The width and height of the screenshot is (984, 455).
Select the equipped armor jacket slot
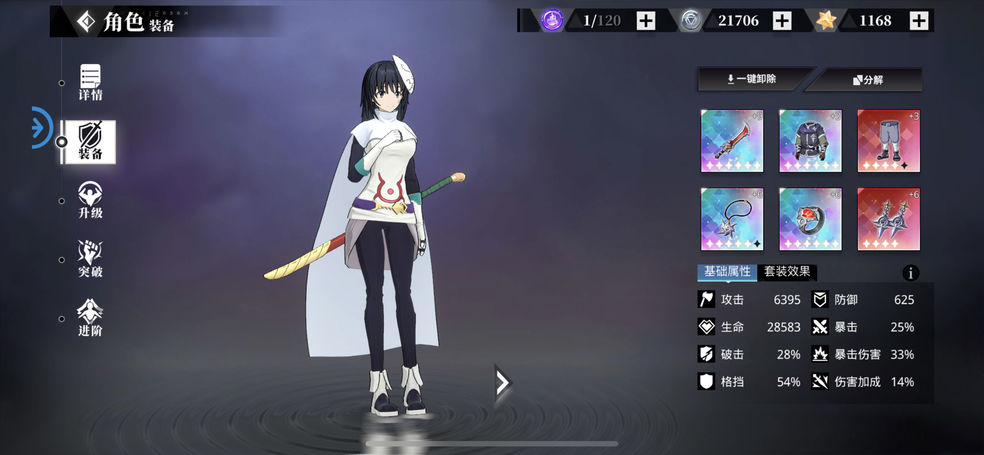click(x=810, y=141)
